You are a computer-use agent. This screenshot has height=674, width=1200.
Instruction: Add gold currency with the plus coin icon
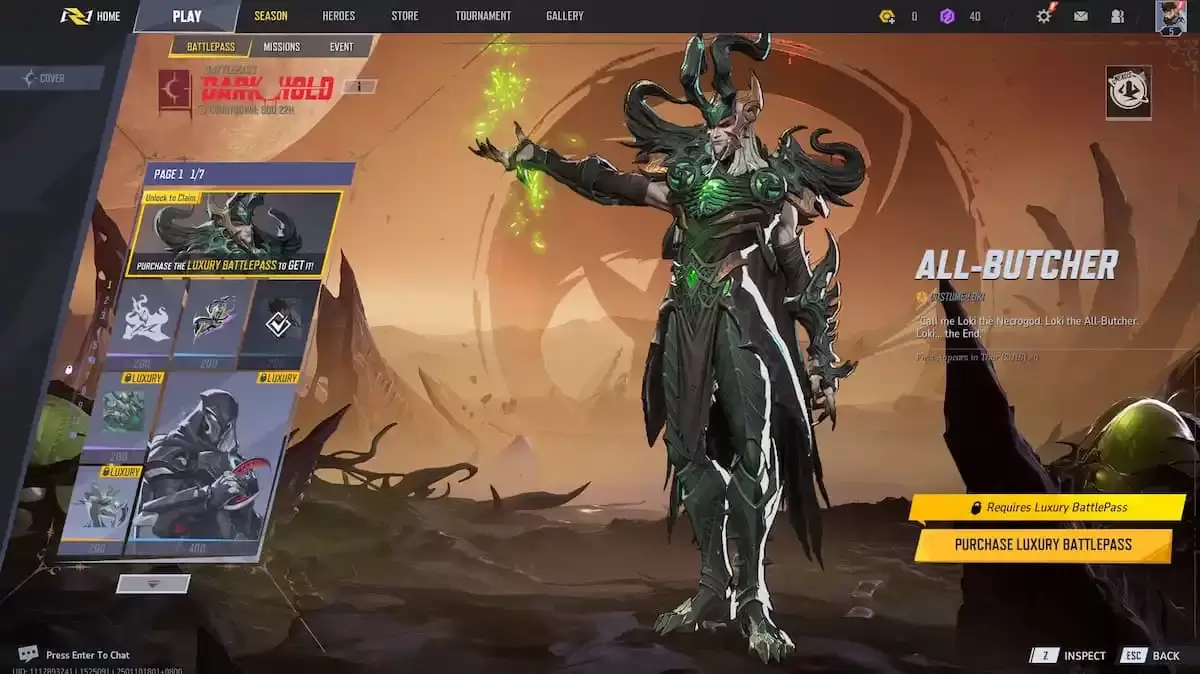click(887, 16)
